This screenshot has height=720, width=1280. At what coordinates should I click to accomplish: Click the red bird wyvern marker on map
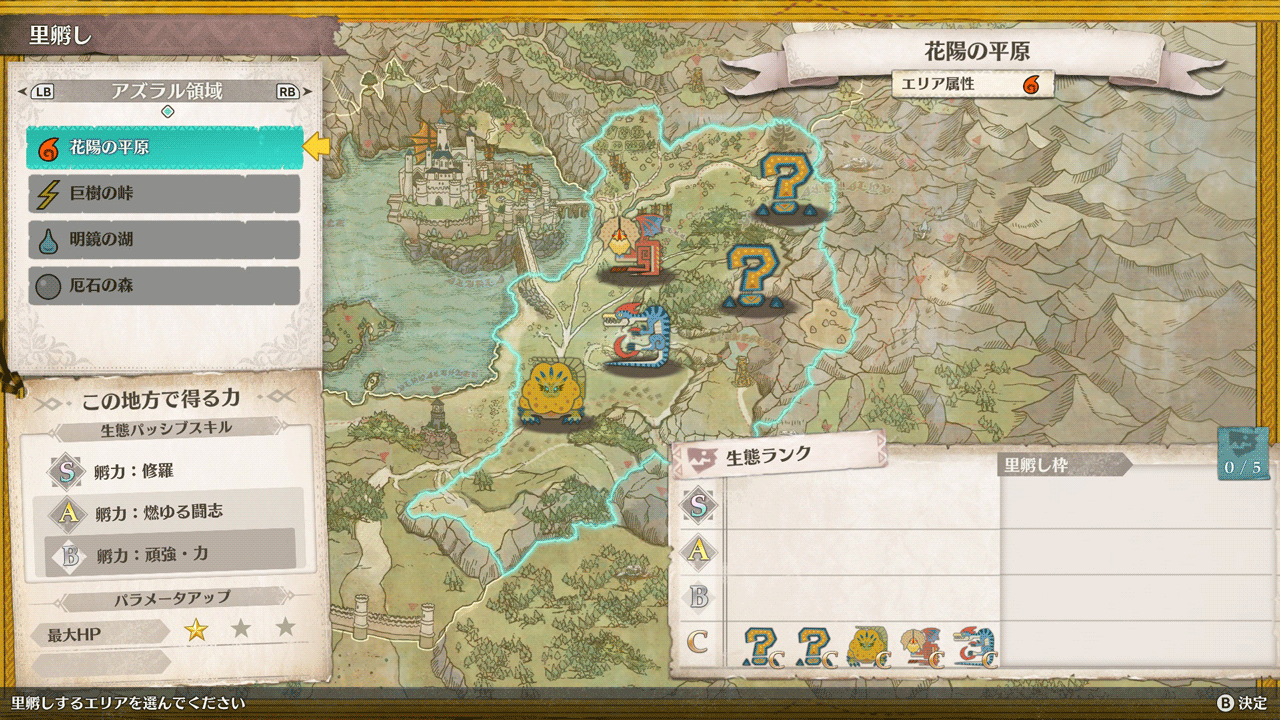(635, 245)
